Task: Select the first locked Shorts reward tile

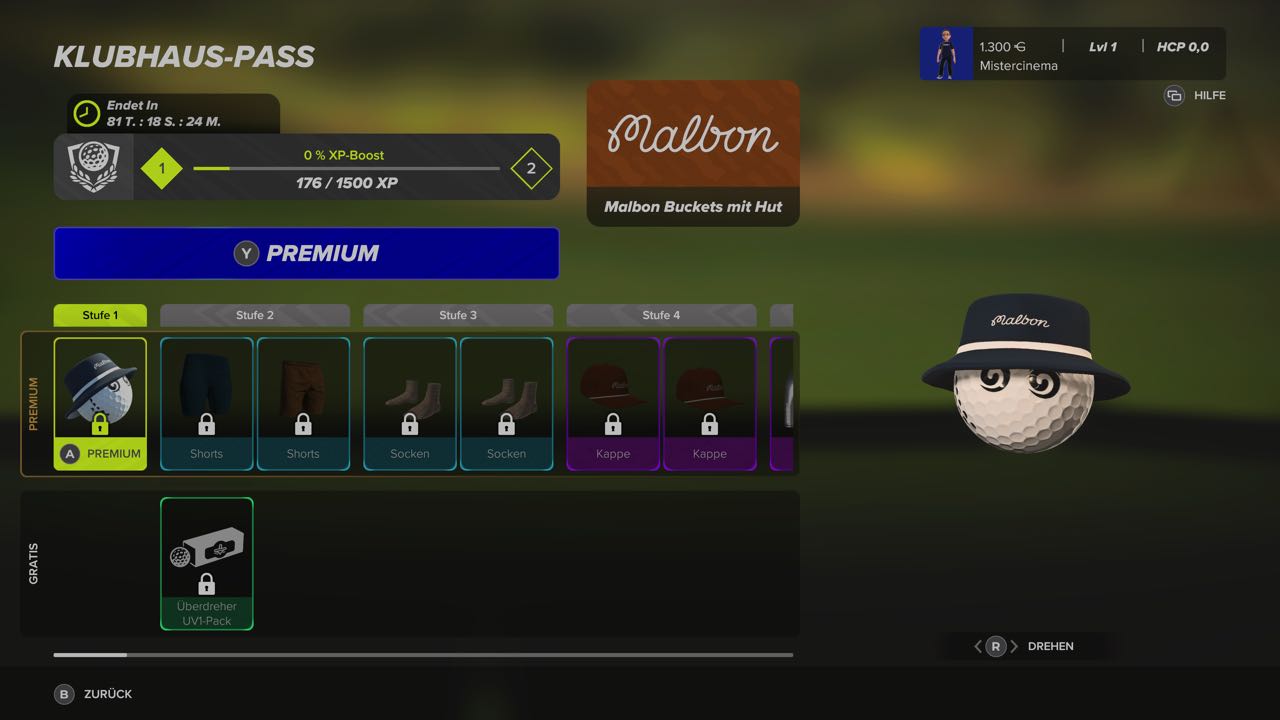Action: click(206, 400)
